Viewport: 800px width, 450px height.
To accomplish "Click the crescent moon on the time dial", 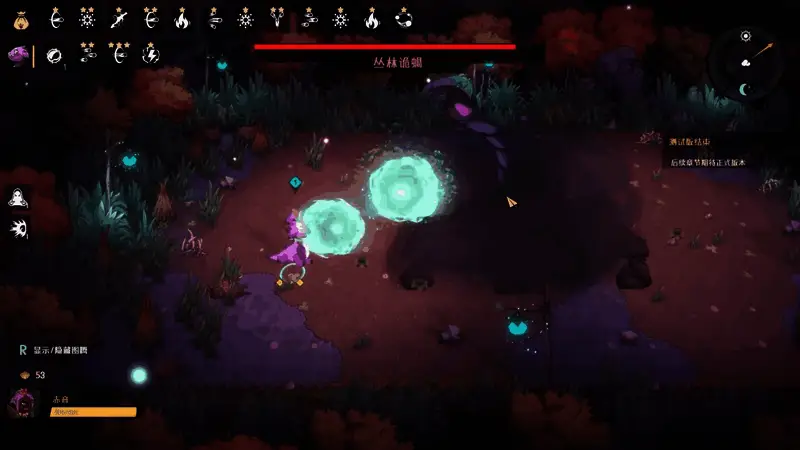I will 743,90.
